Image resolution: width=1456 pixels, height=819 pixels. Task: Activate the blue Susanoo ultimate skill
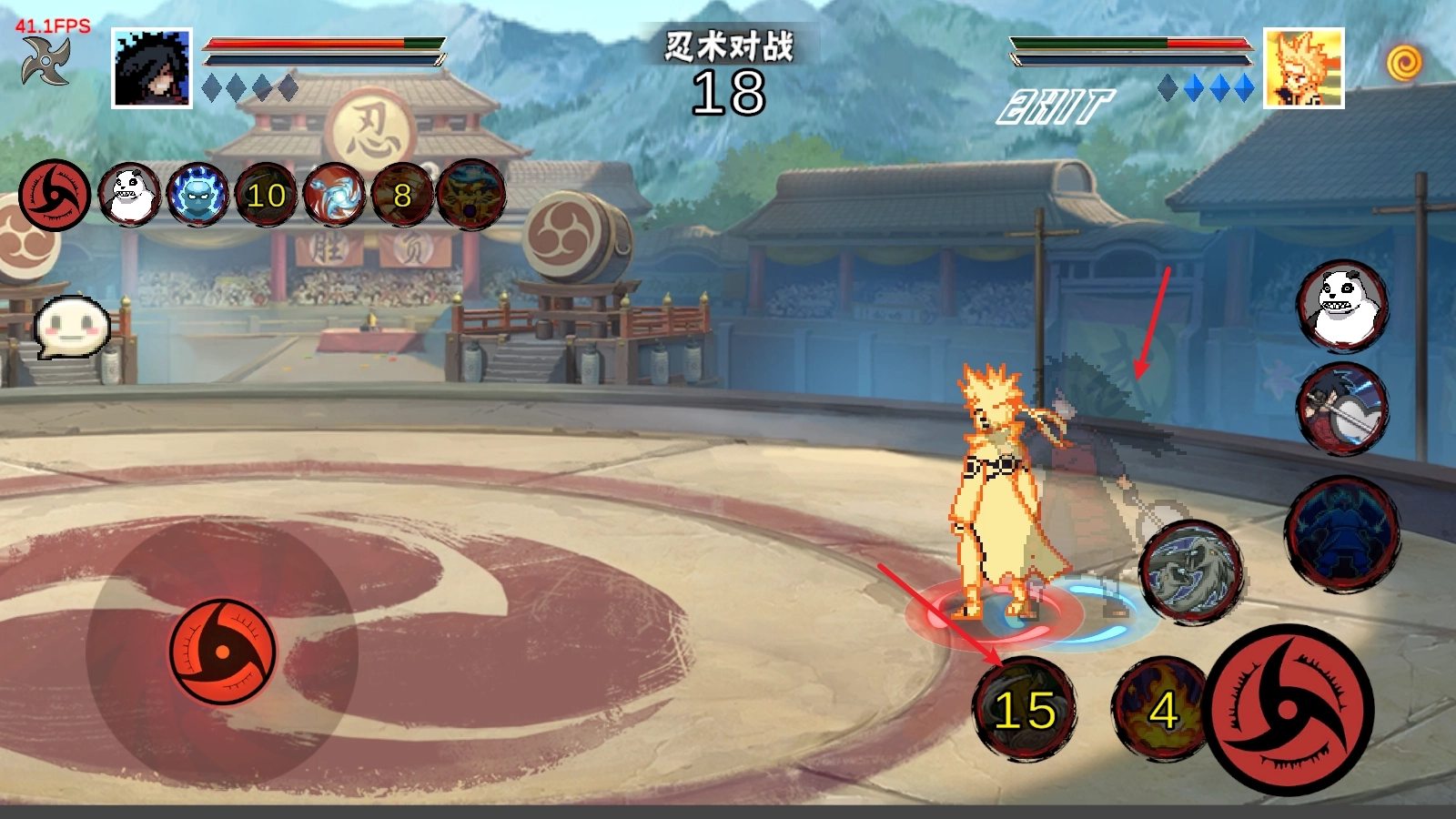tap(1342, 532)
